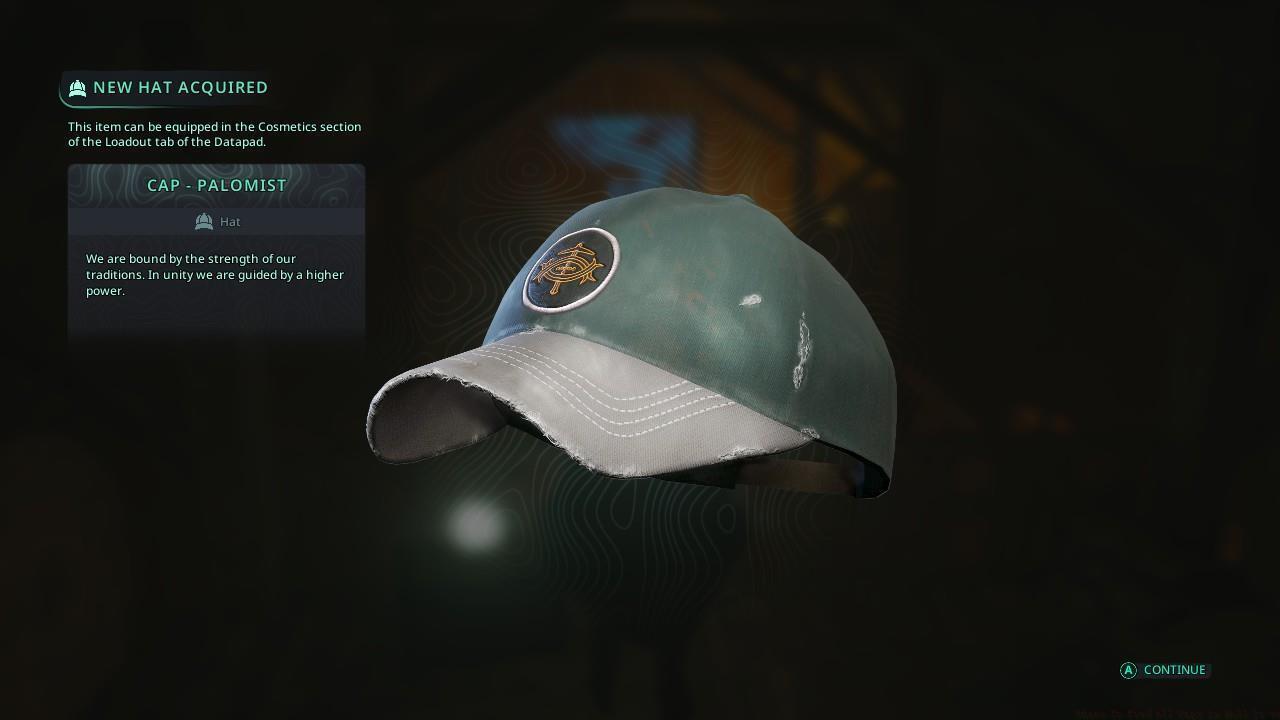1280x720 pixels.
Task: Click the rotating cap 3D preview model
Action: point(640,340)
